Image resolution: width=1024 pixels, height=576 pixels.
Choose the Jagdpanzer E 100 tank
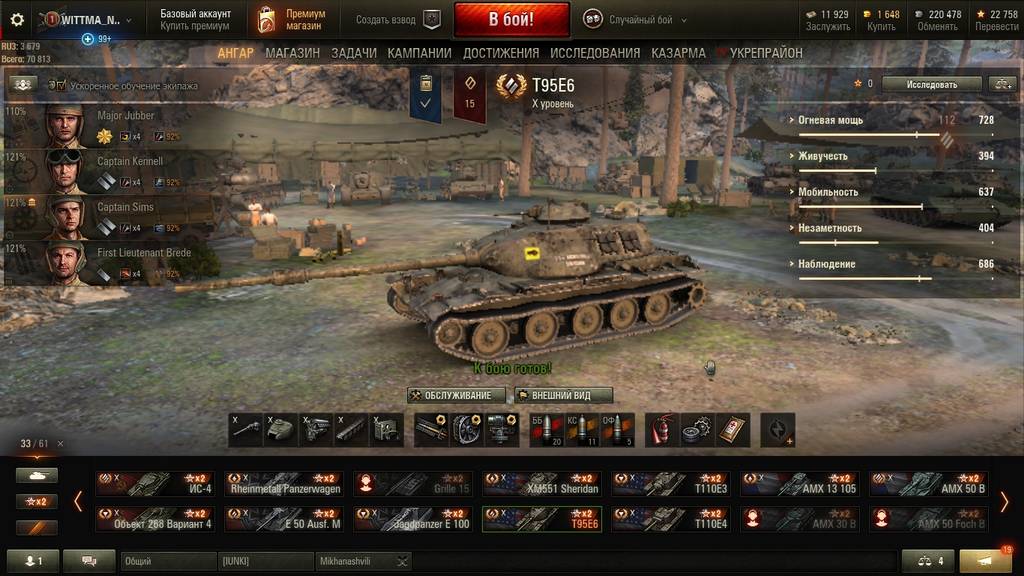click(x=413, y=519)
